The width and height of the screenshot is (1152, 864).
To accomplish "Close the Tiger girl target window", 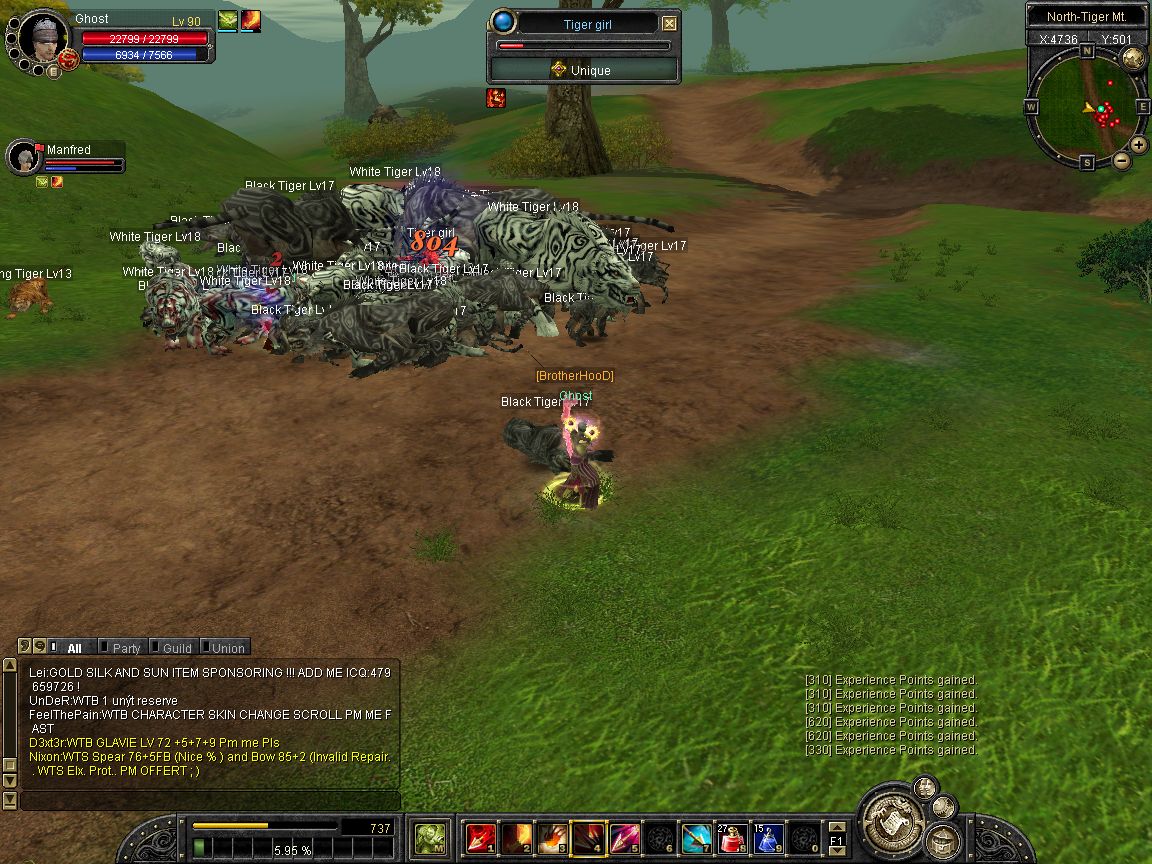I will [x=670, y=24].
